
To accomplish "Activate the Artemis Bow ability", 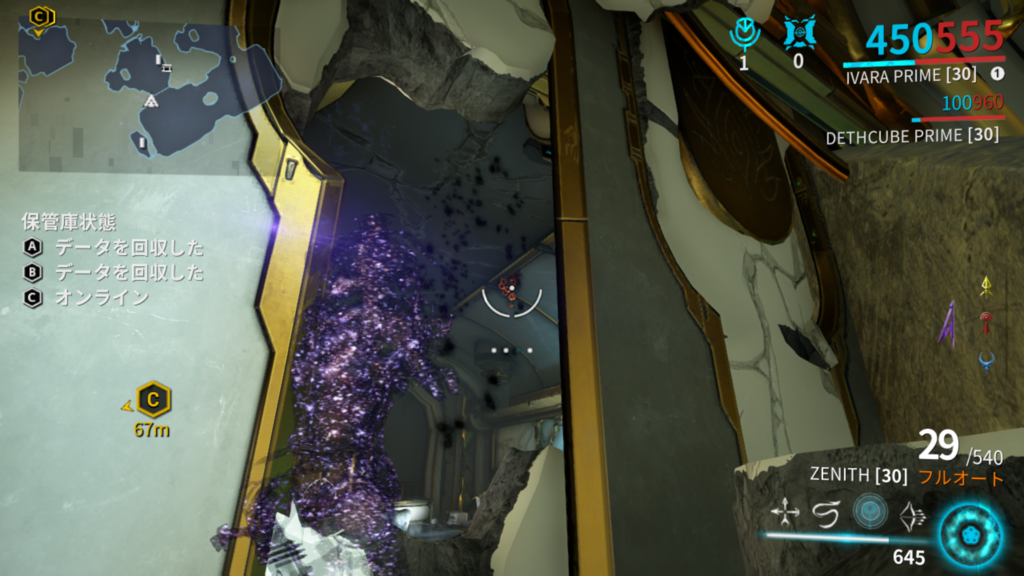I will 913,514.
